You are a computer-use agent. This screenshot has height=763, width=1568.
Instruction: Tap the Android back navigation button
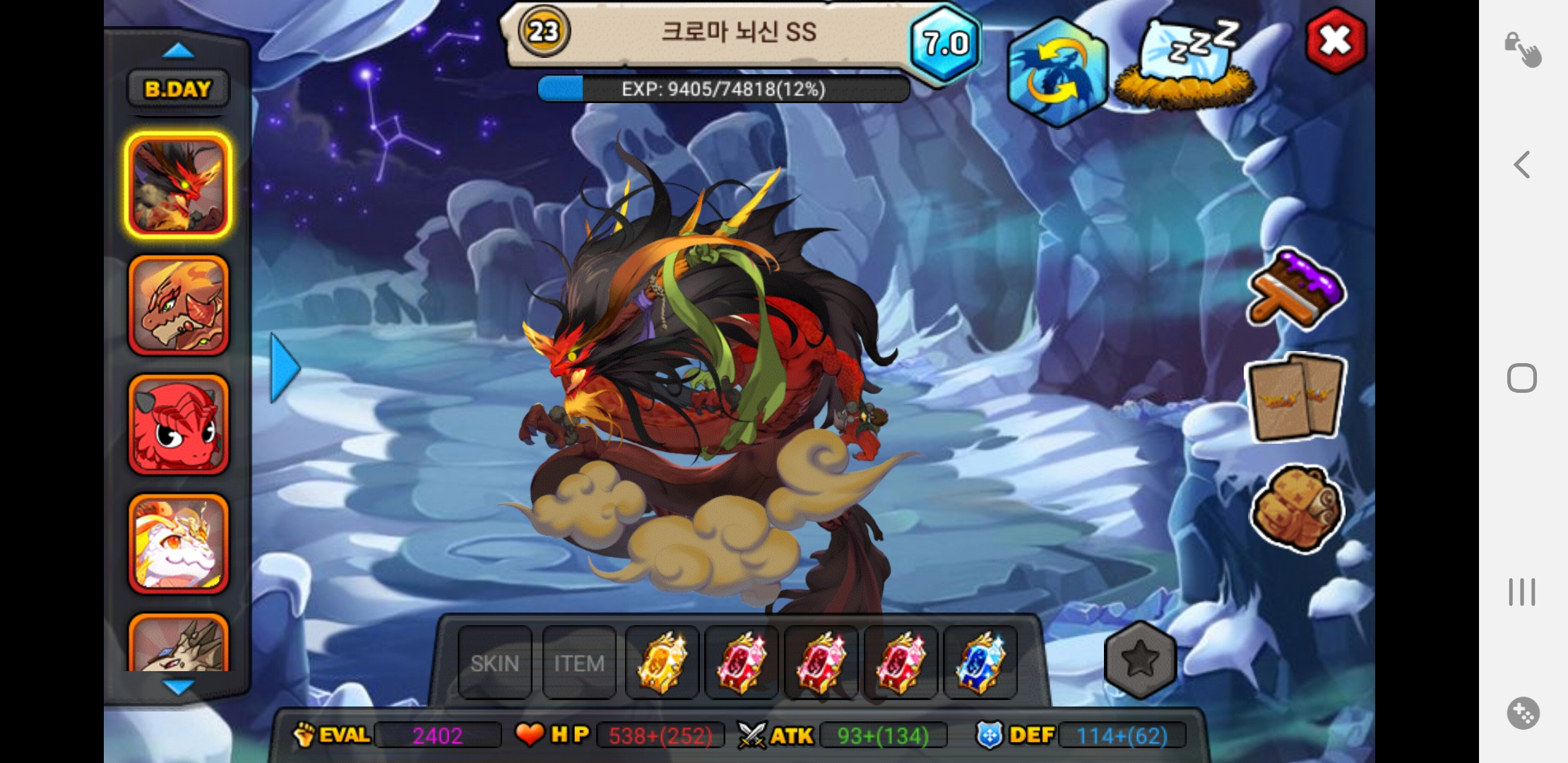click(1522, 165)
